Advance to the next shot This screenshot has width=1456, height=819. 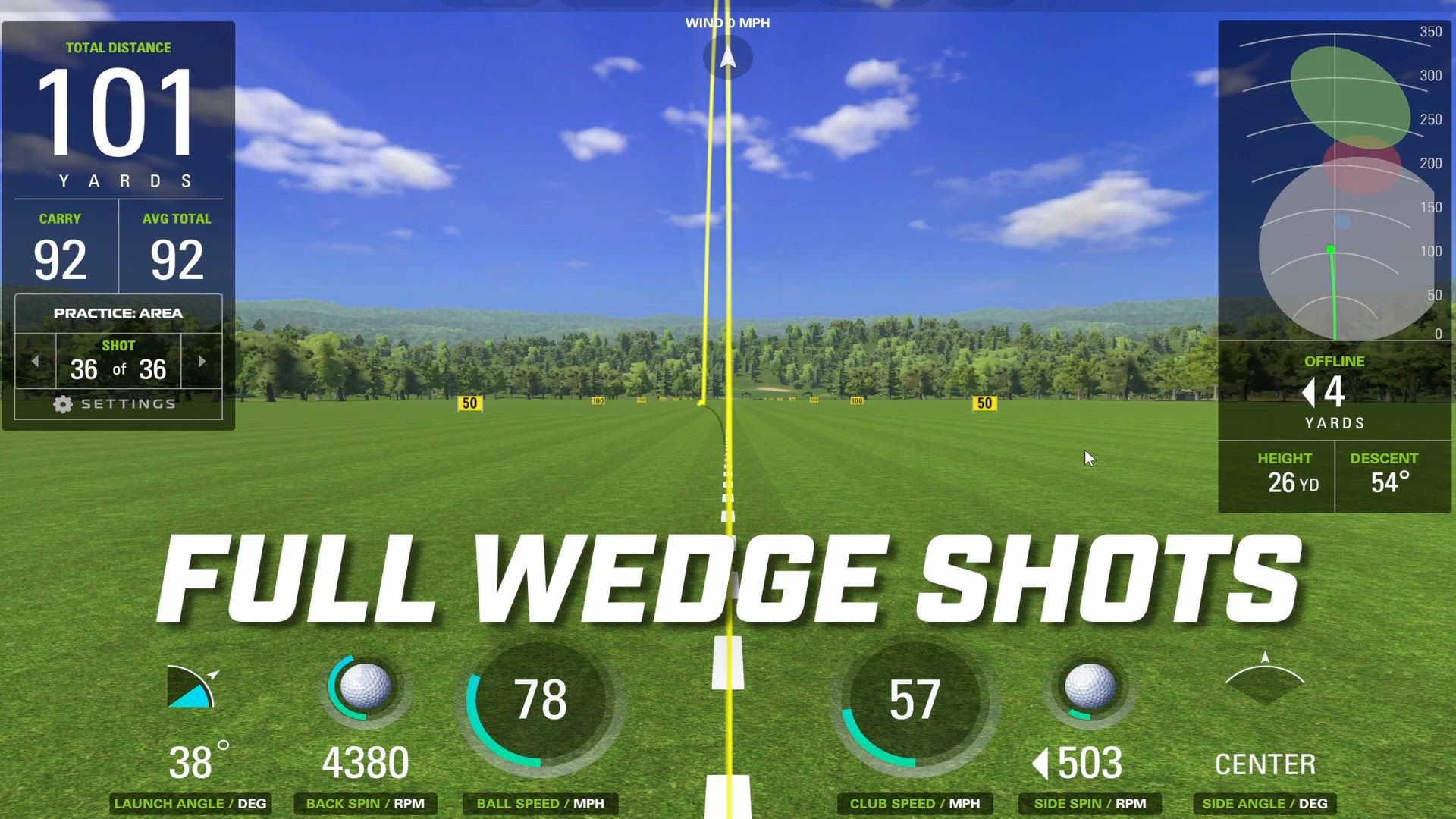tap(202, 362)
